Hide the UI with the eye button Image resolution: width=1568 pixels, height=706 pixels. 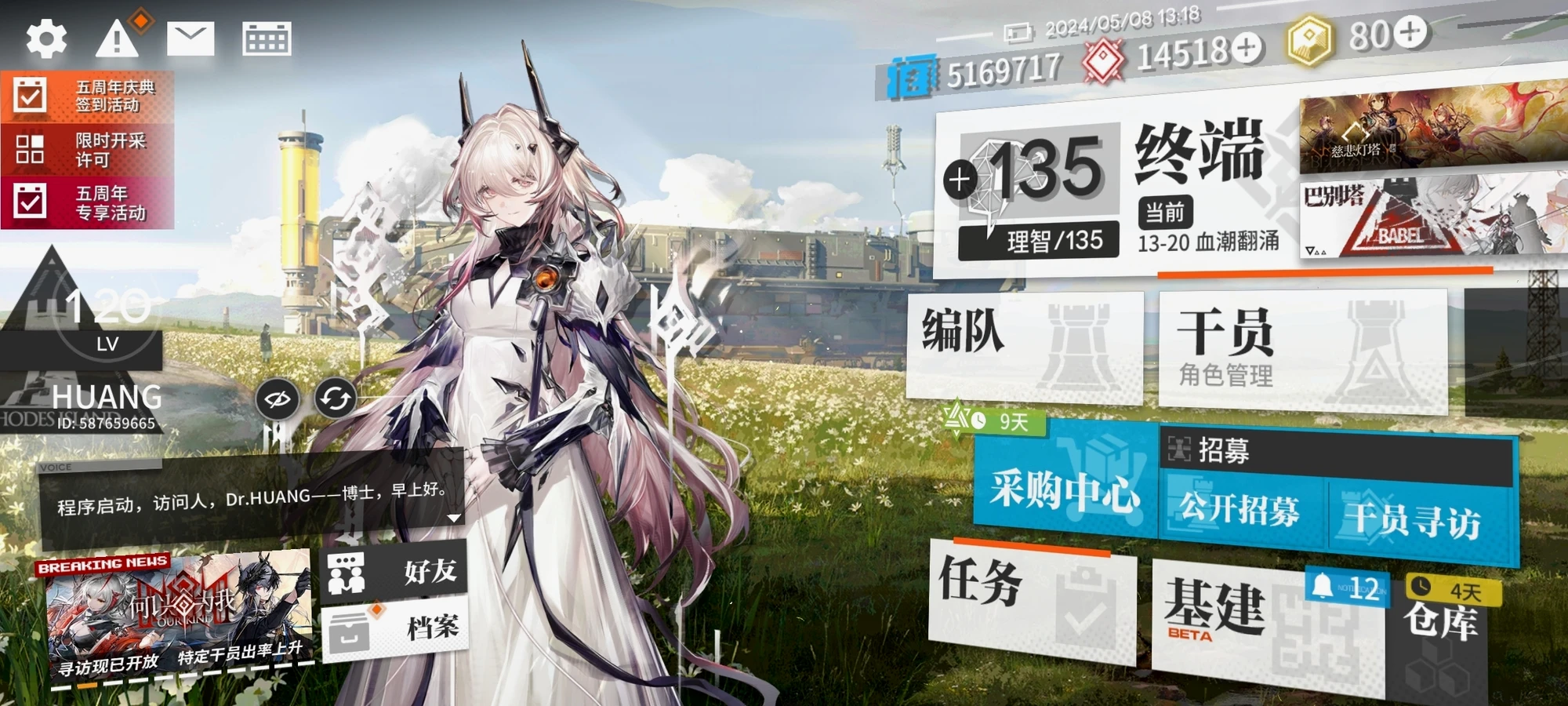(278, 399)
